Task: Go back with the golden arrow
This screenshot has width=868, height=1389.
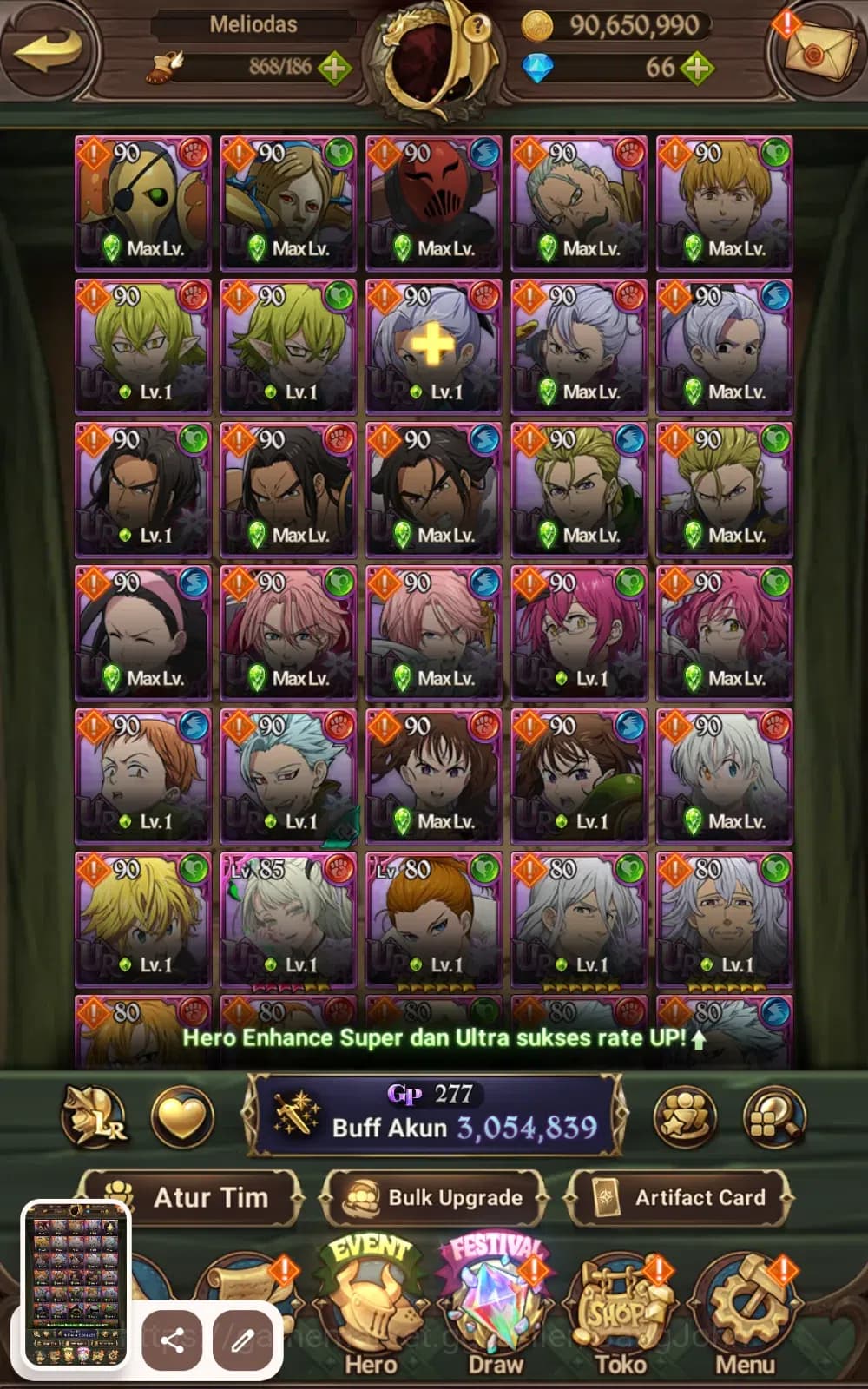Action: coord(49,49)
